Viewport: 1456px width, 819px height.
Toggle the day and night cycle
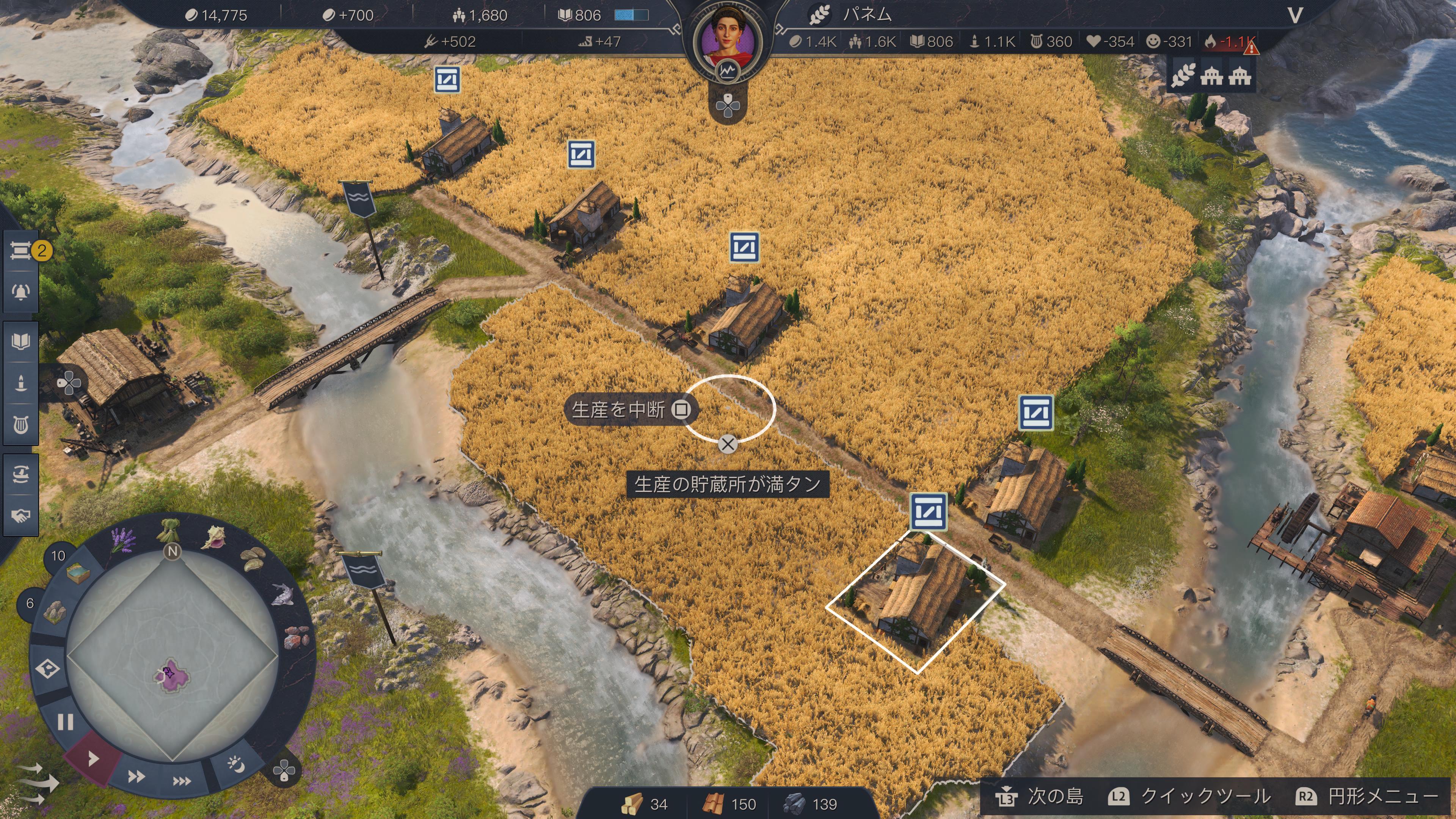236,765
